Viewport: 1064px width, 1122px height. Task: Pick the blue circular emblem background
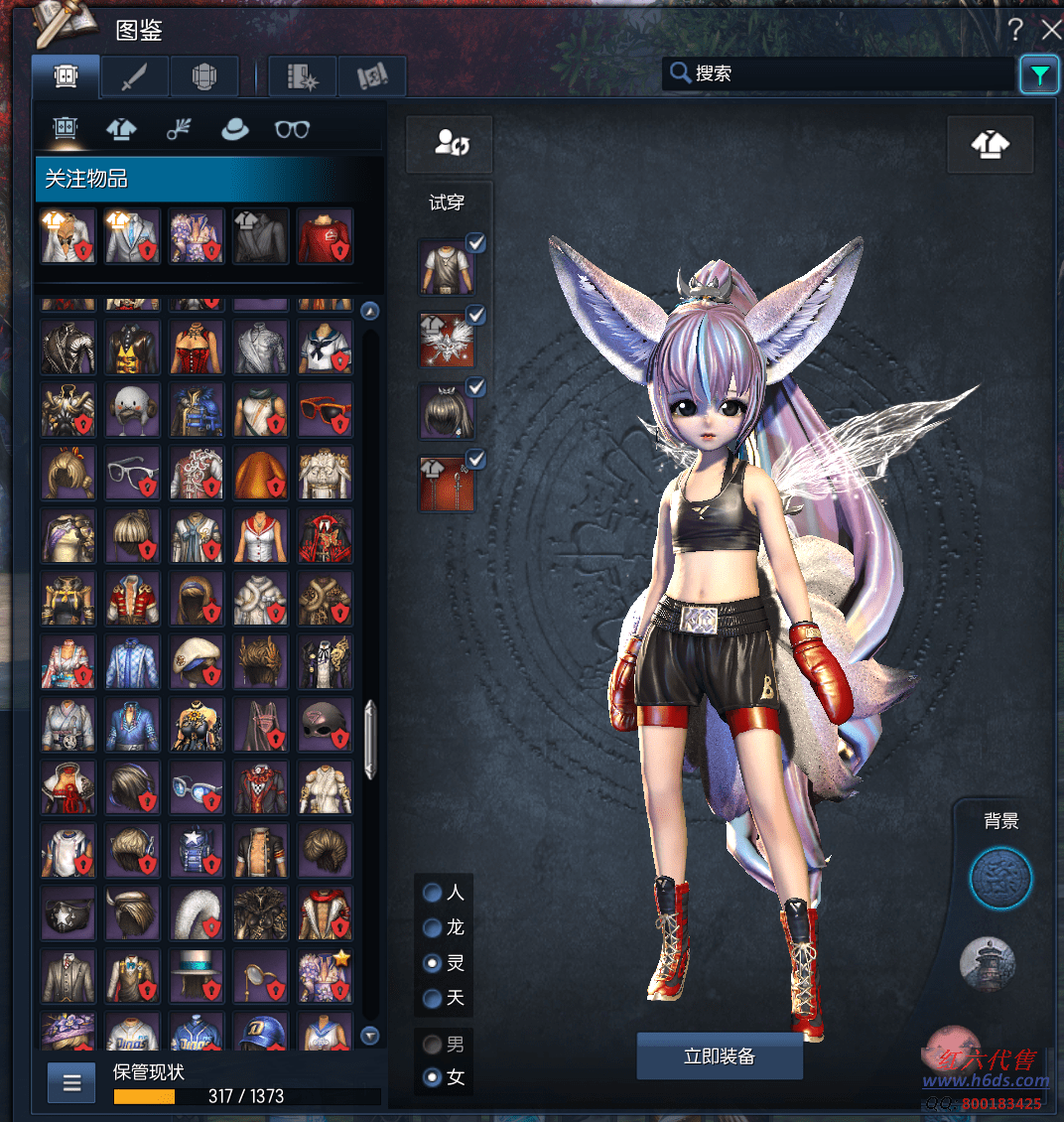click(x=1000, y=879)
